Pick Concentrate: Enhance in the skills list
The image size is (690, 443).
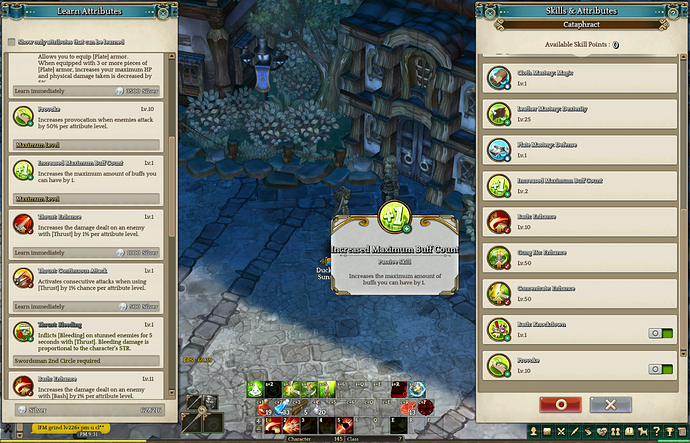click(580, 292)
